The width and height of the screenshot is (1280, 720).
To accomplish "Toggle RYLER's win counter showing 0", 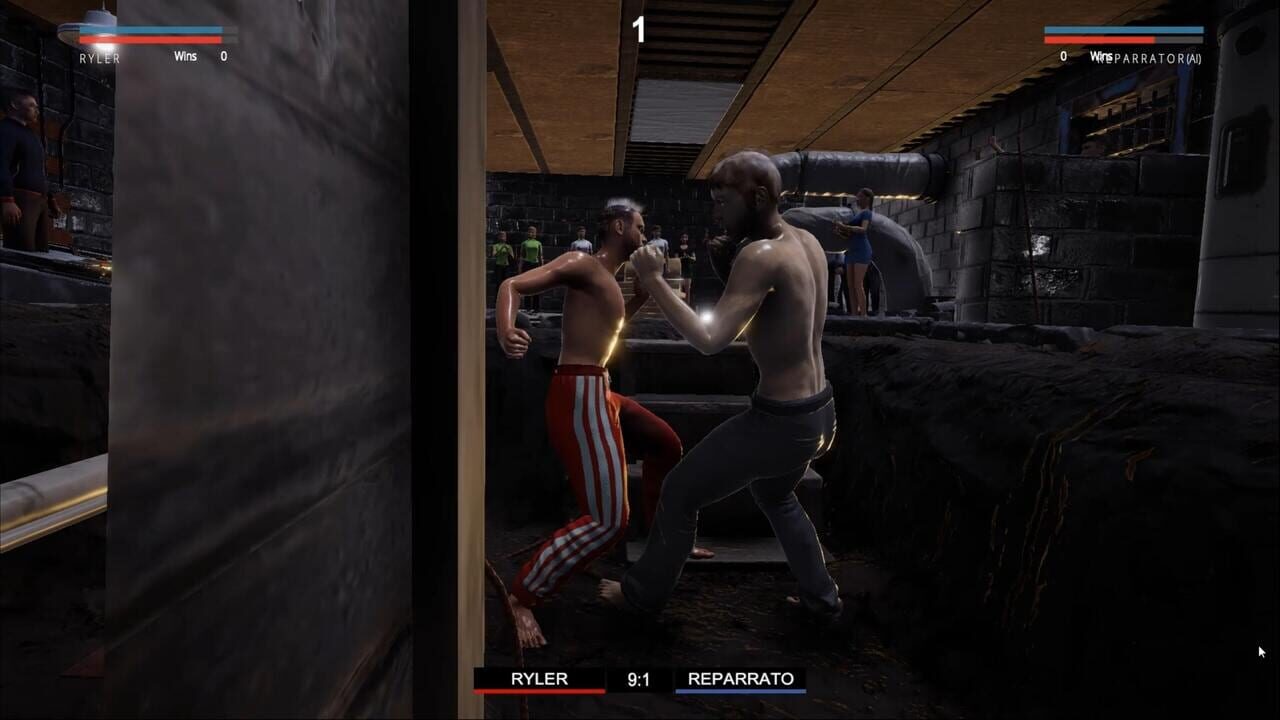I will pos(224,56).
